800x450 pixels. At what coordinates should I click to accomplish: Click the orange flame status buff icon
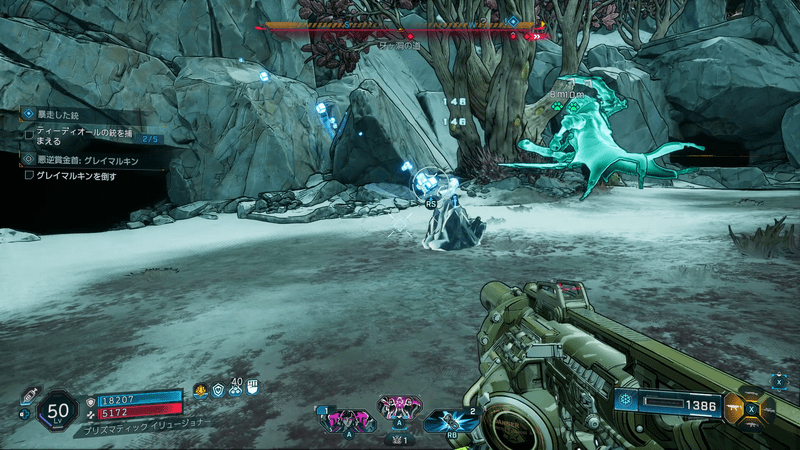pyautogui.click(x=201, y=390)
